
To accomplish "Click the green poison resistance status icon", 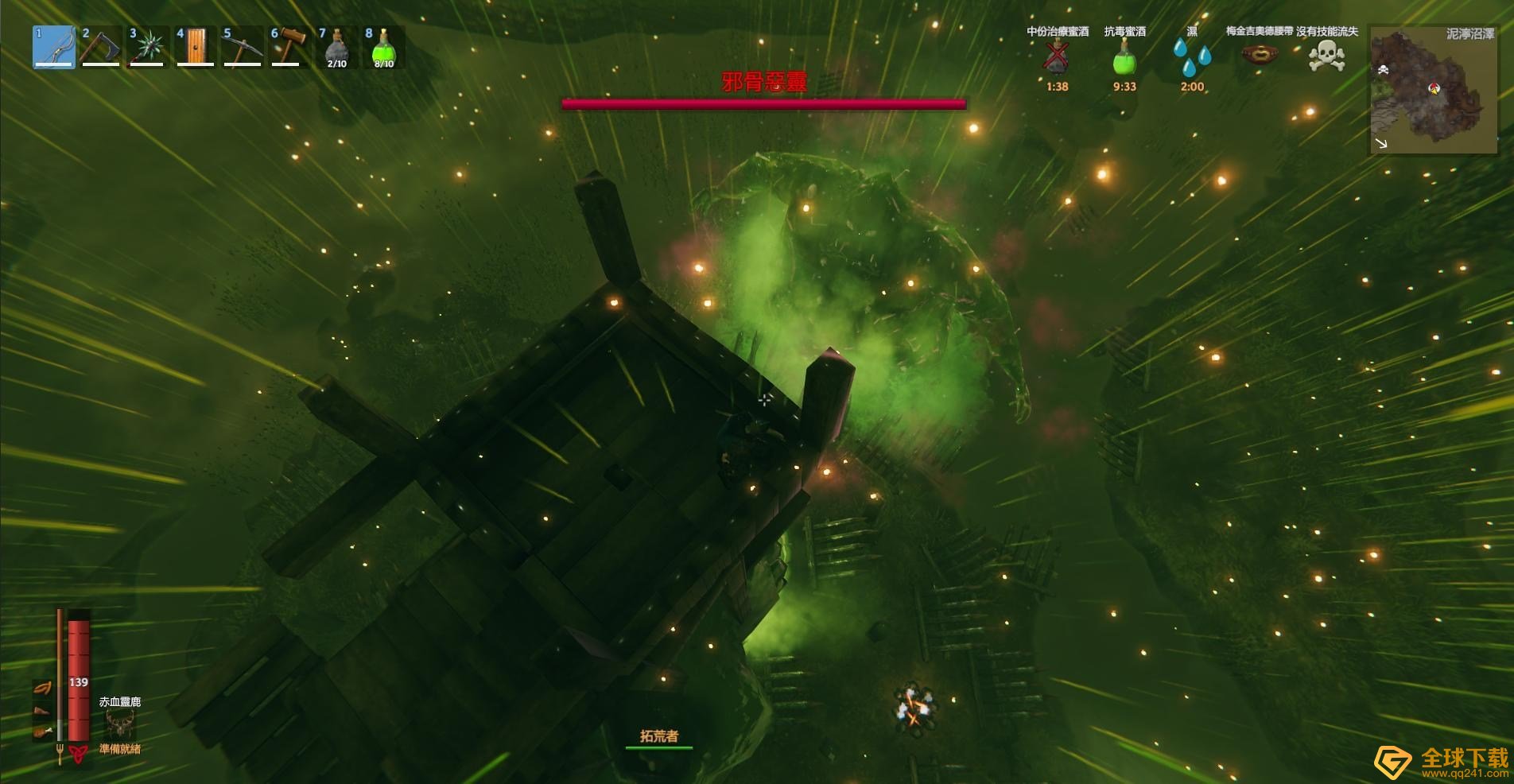I will pyautogui.click(x=1124, y=56).
